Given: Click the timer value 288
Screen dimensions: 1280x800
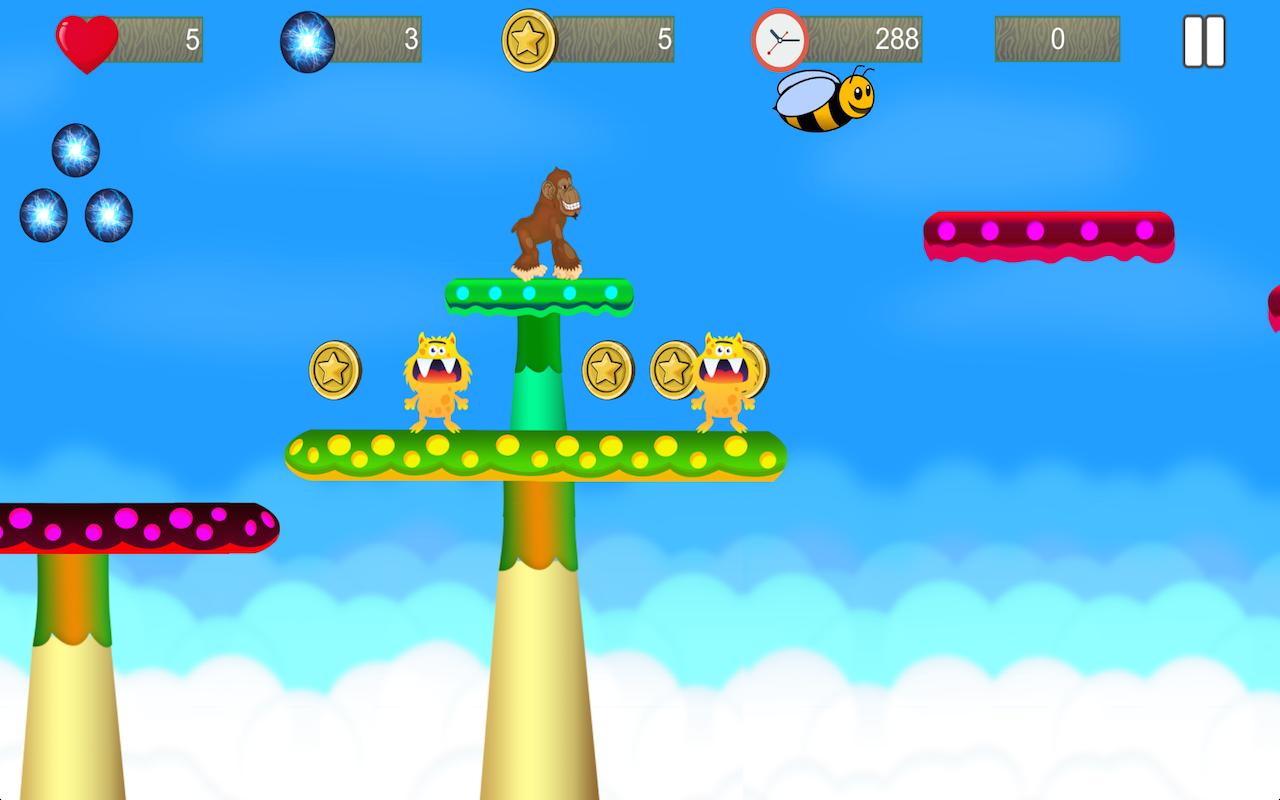Looking at the screenshot, I should [897, 40].
